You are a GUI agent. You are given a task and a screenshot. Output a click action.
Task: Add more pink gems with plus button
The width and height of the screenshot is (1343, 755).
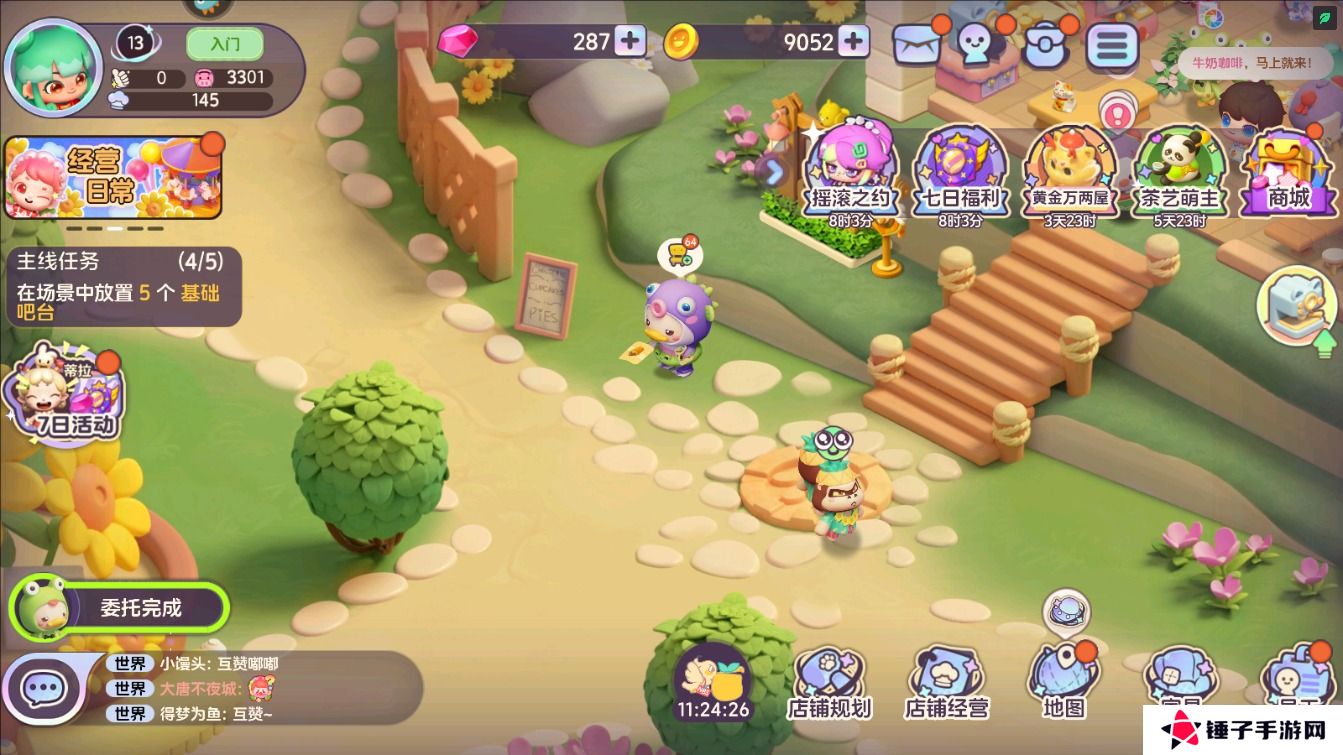[x=630, y=41]
